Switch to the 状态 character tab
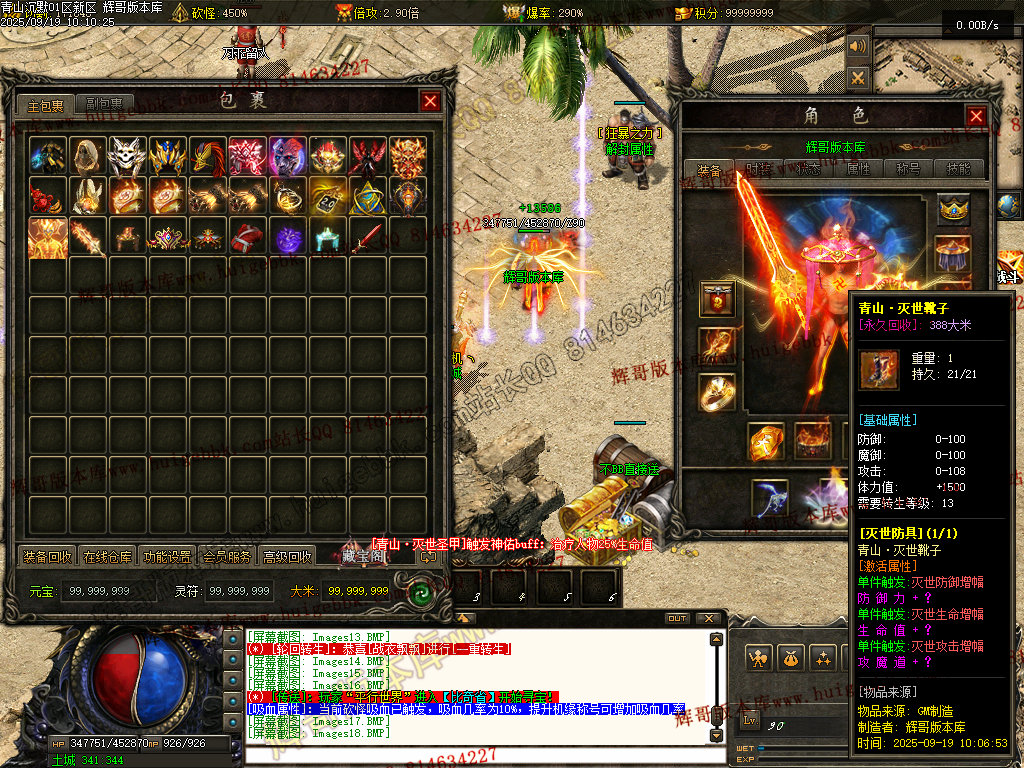 (809, 170)
